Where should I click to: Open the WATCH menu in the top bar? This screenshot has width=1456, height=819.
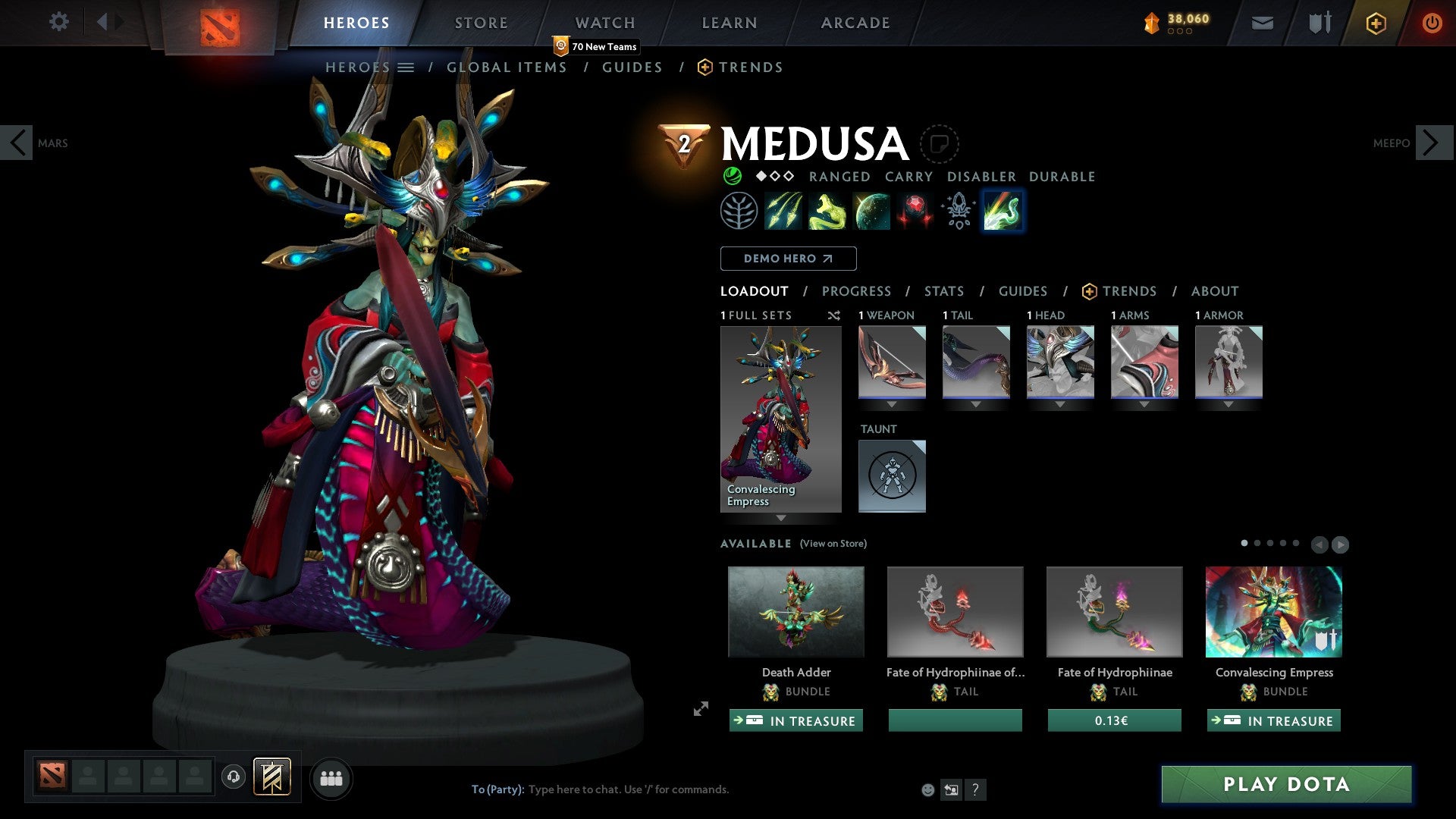point(604,23)
